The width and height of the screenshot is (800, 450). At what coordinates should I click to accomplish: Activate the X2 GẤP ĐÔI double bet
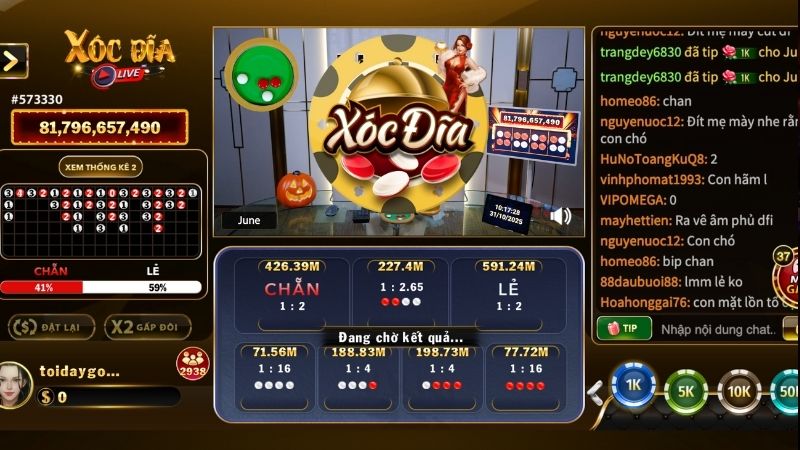148,327
